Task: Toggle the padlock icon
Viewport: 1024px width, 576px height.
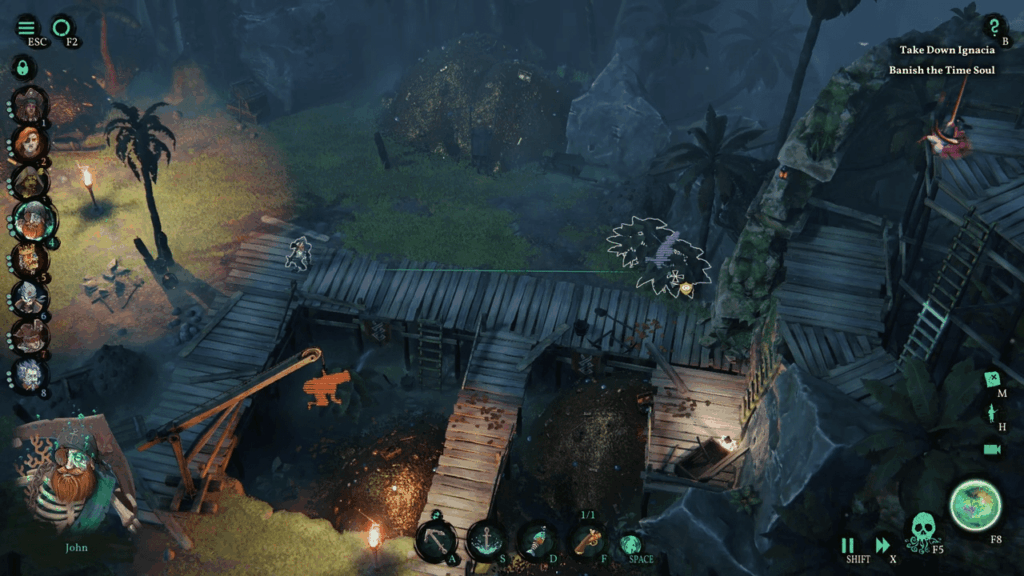Action: click(22, 68)
